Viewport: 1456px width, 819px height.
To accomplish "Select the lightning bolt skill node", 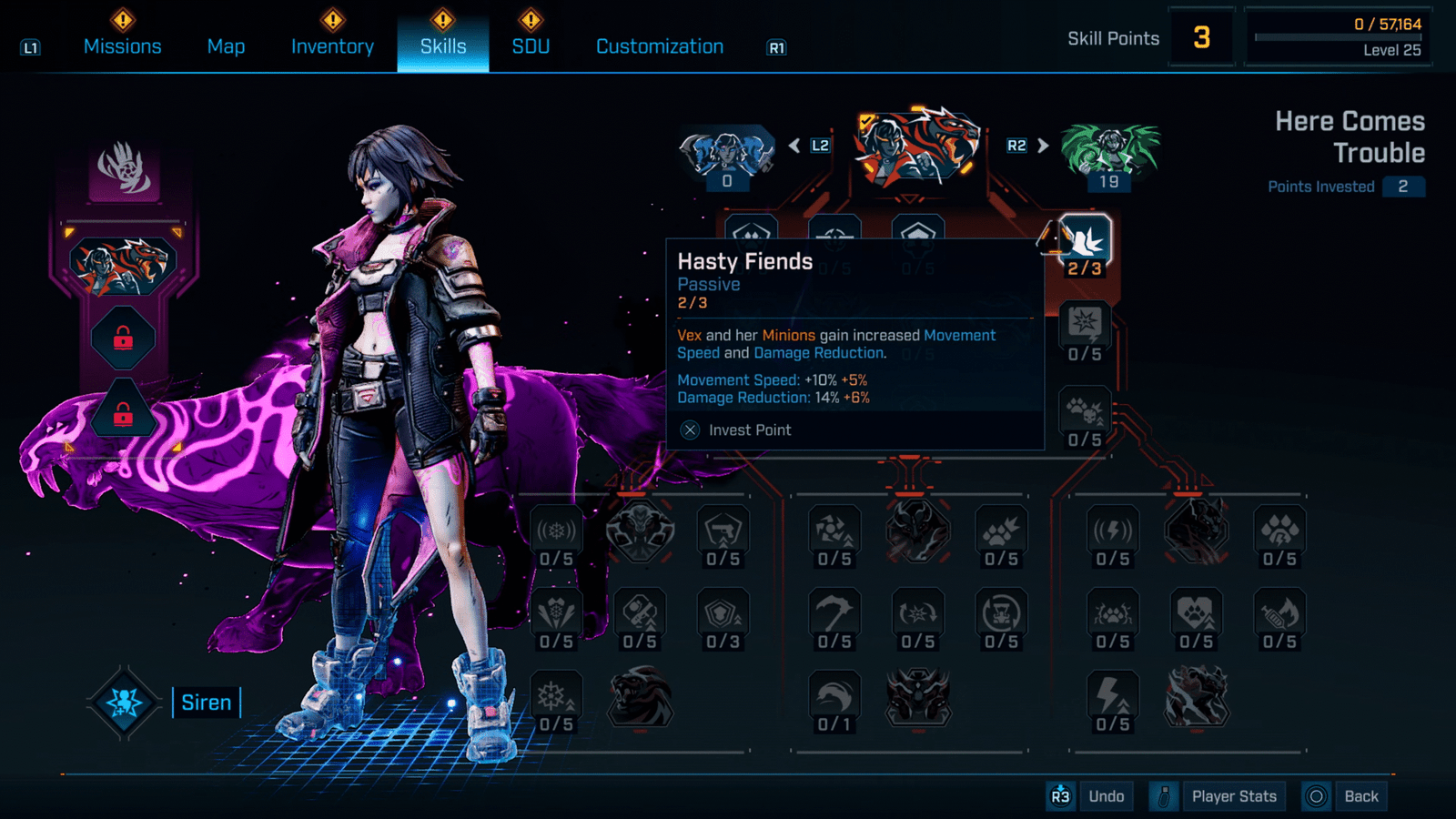I will click(1112, 697).
